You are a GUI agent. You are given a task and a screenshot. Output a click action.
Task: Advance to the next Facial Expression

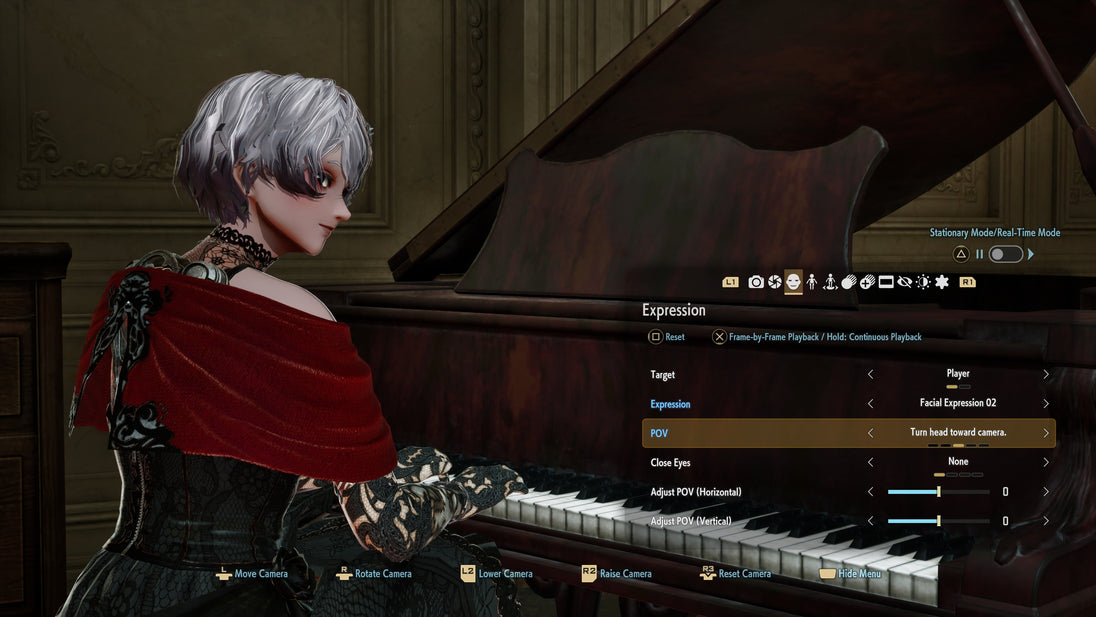pos(1046,404)
